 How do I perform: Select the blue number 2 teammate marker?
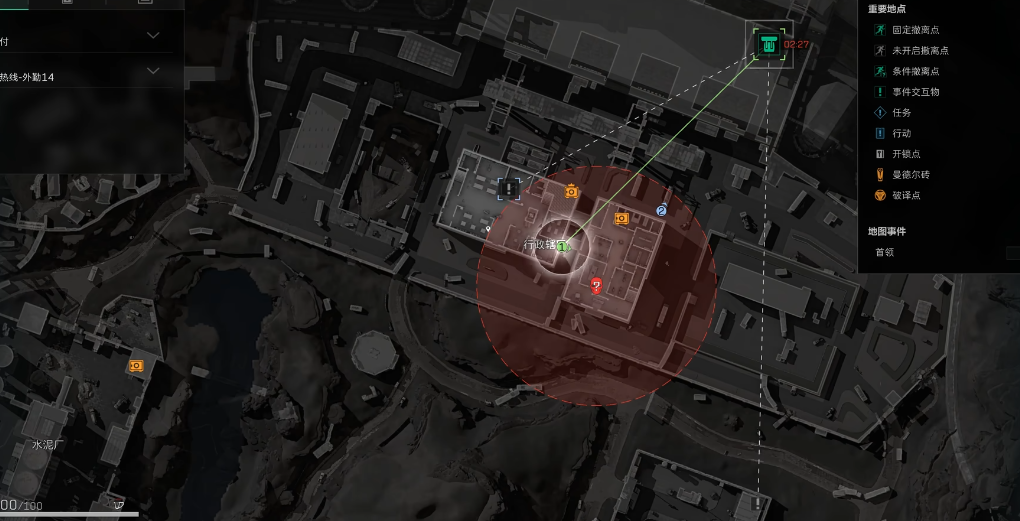point(661,210)
